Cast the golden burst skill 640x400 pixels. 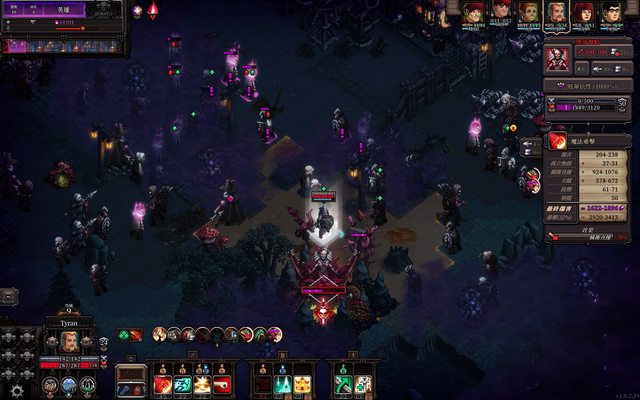[201, 384]
